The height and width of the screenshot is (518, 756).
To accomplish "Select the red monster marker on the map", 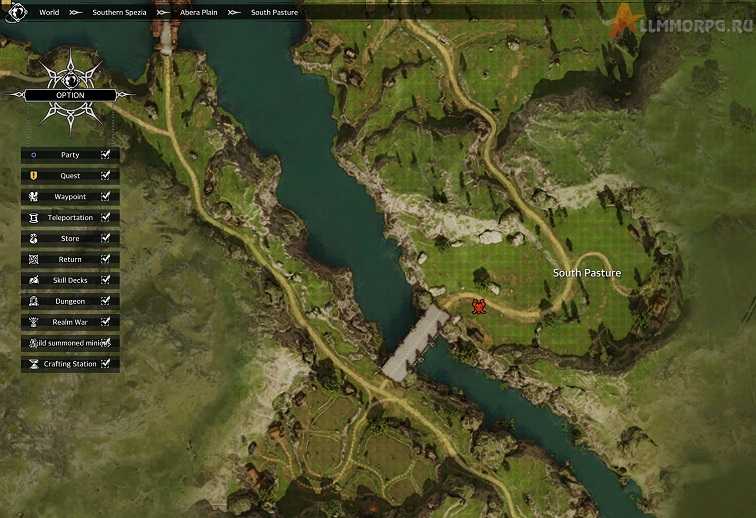I will (x=479, y=306).
